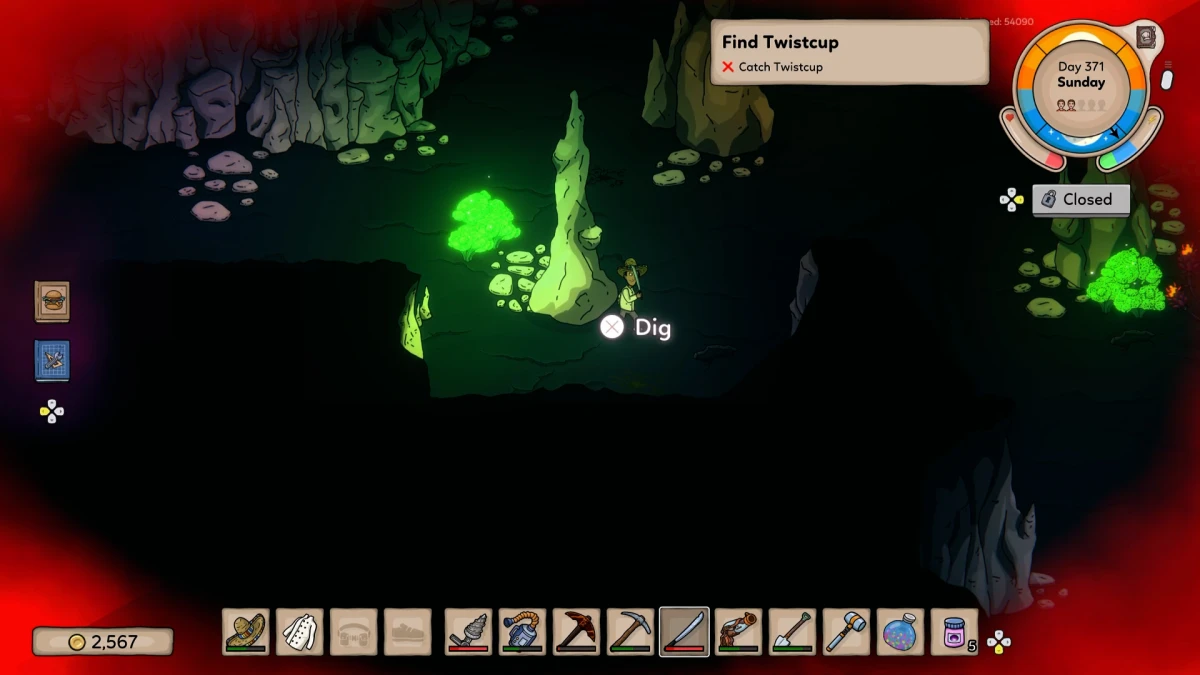Click the Closed shop status button
Image resolution: width=1200 pixels, height=675 pixels.
[1080, 199]
